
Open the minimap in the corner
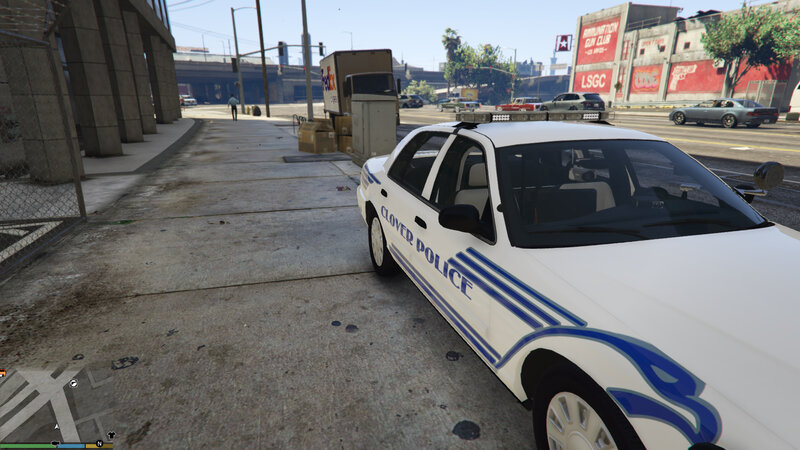point(55,405)
